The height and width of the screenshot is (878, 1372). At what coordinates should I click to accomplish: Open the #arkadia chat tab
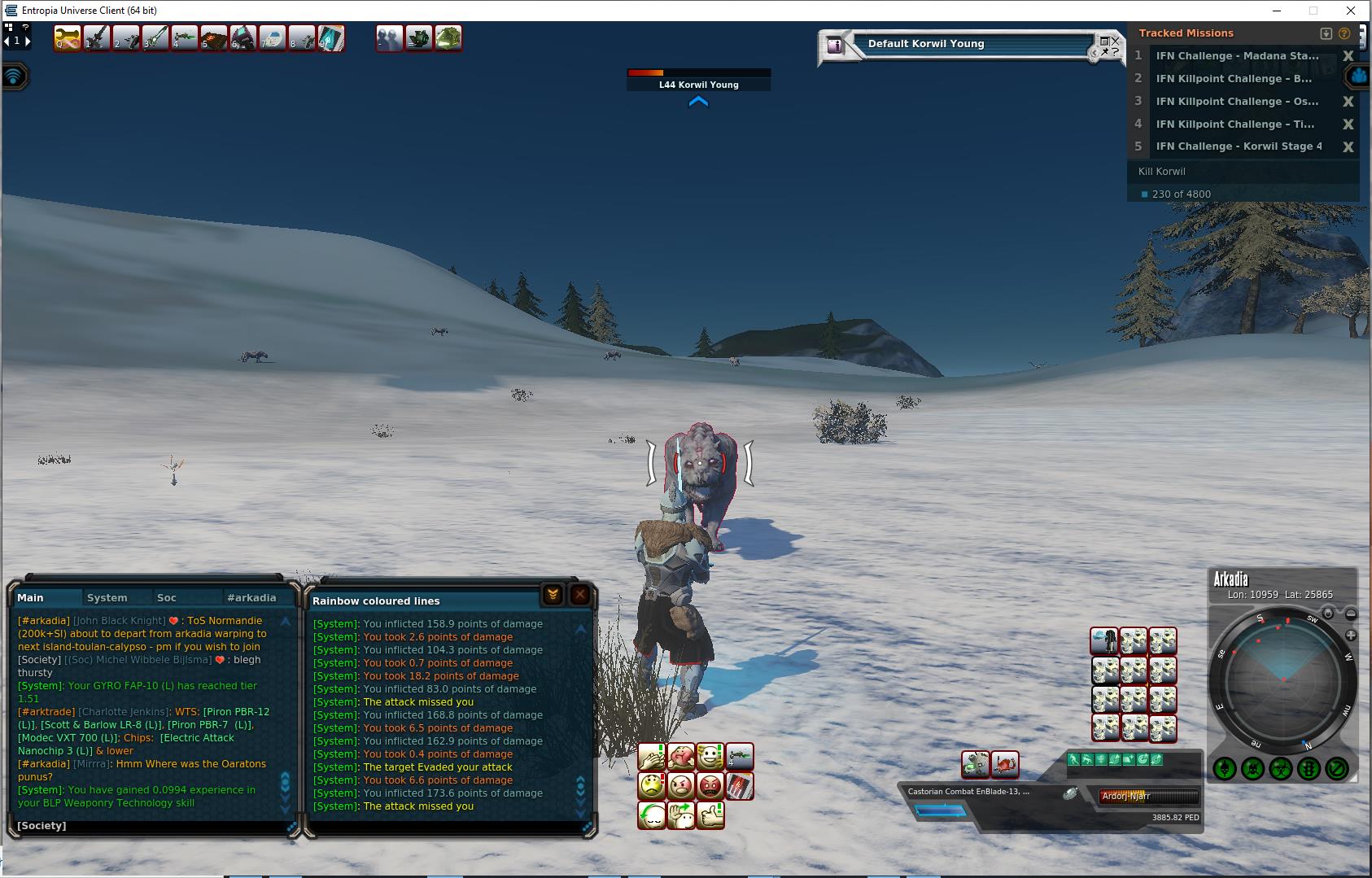[251, 597]
